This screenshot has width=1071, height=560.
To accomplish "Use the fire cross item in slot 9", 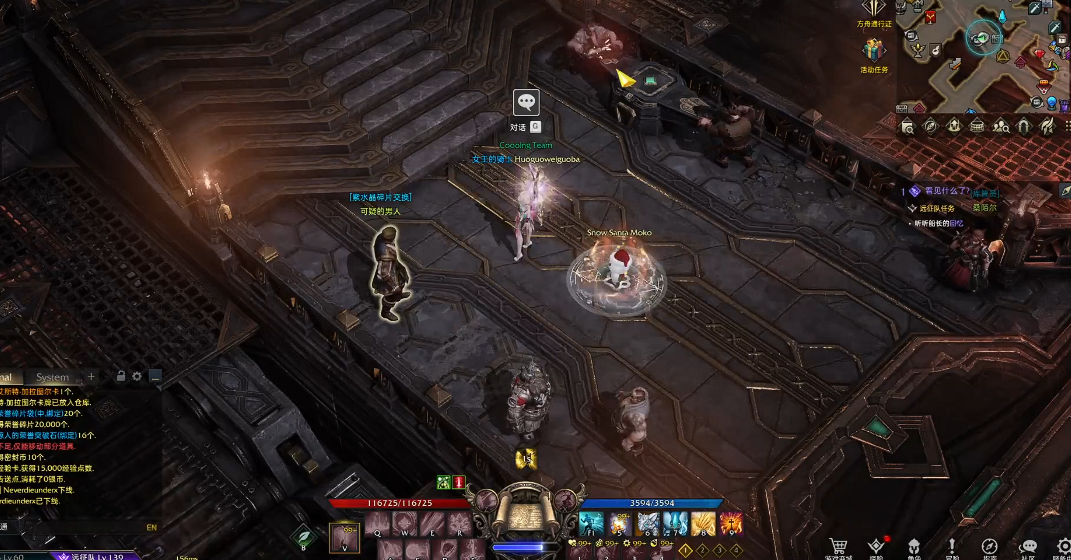I will [731, 523].
